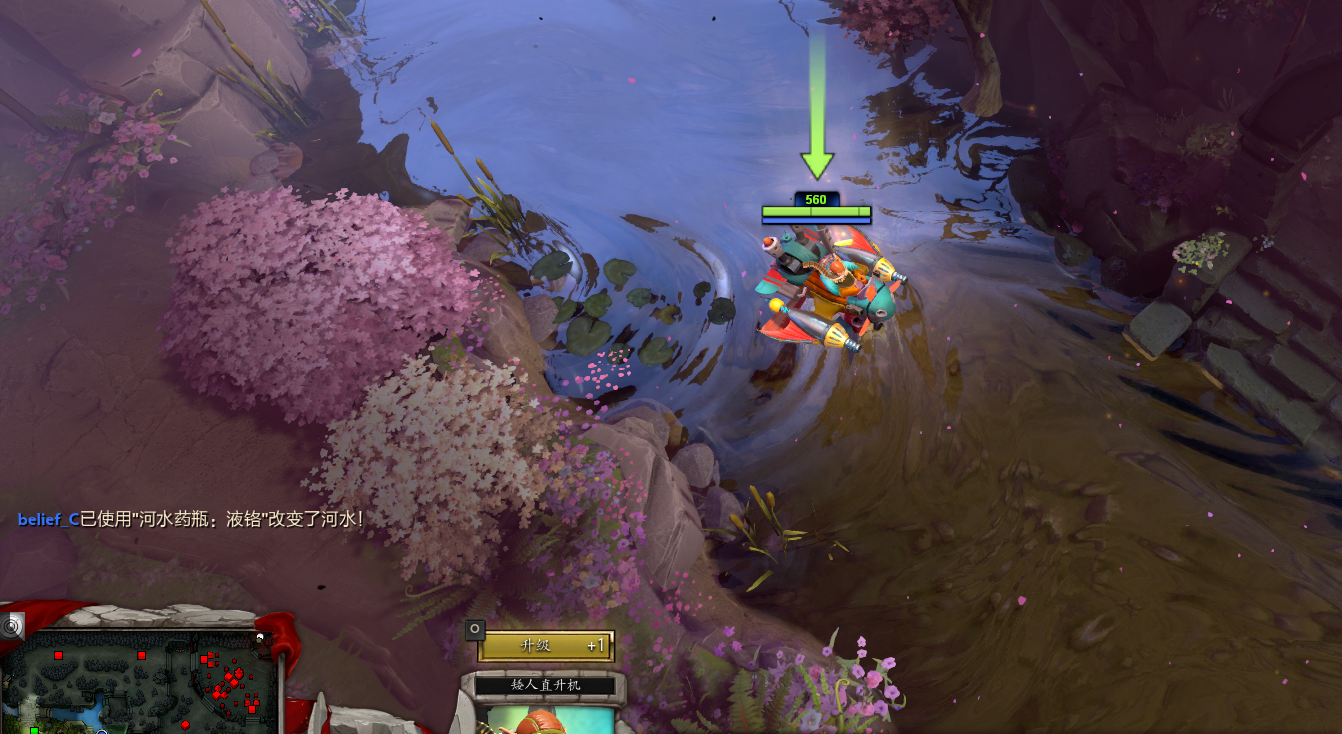
Task: Click the gold level-up button (升级 +1)
Action: (545, 646)
